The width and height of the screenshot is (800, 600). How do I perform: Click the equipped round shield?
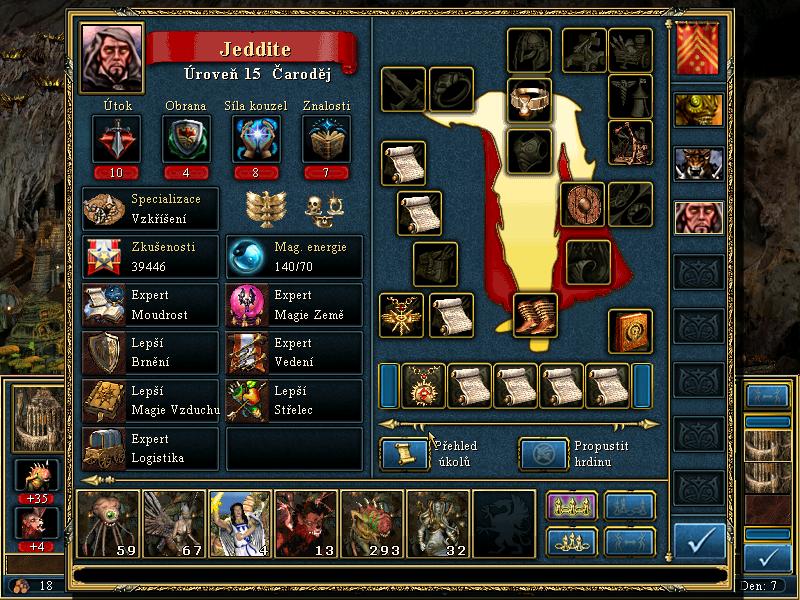[582, 204]
